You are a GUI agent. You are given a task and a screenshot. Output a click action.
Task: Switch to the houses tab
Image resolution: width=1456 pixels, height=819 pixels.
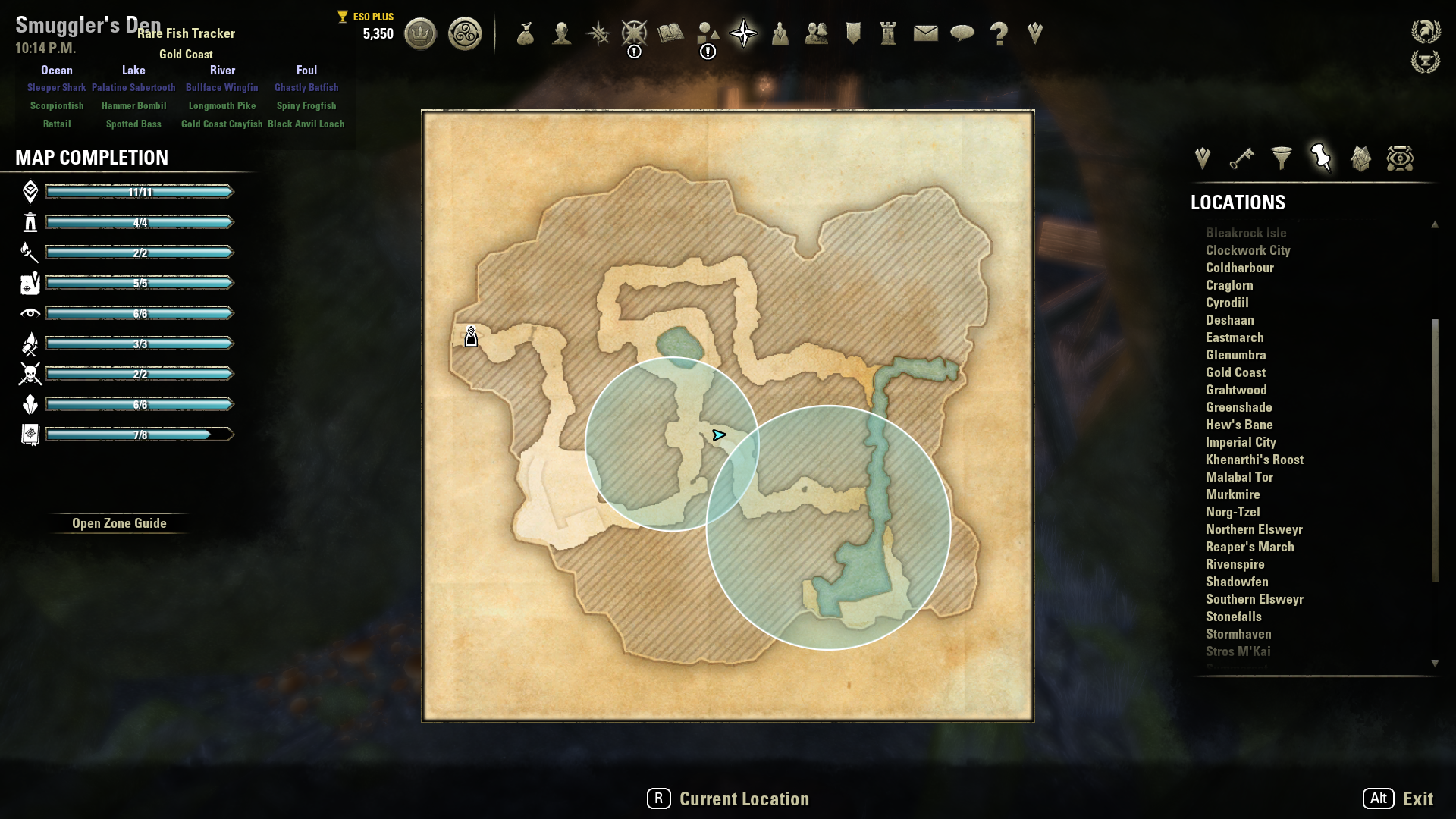pos(1360,158)
